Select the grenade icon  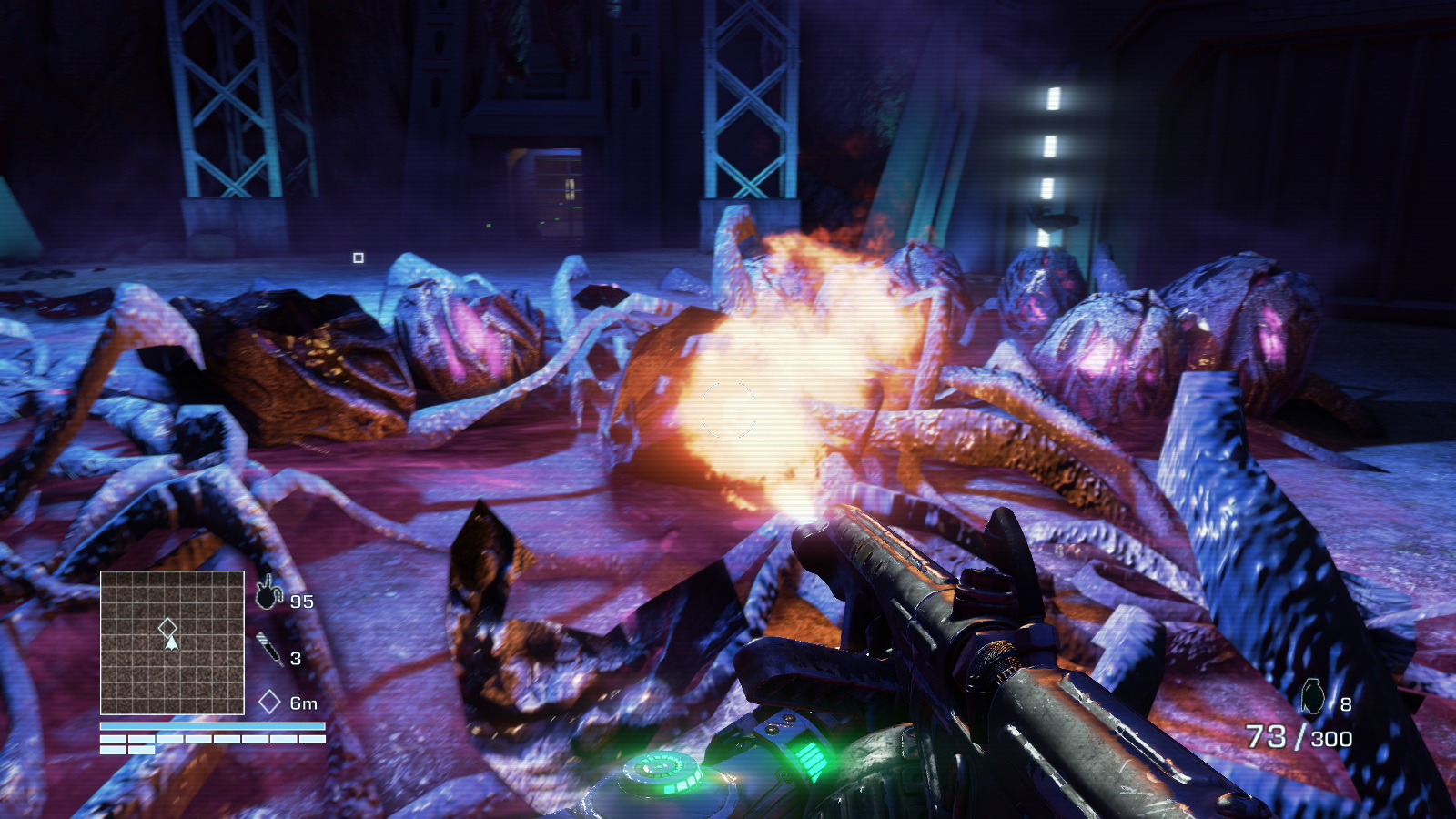tap(1312, 697)
